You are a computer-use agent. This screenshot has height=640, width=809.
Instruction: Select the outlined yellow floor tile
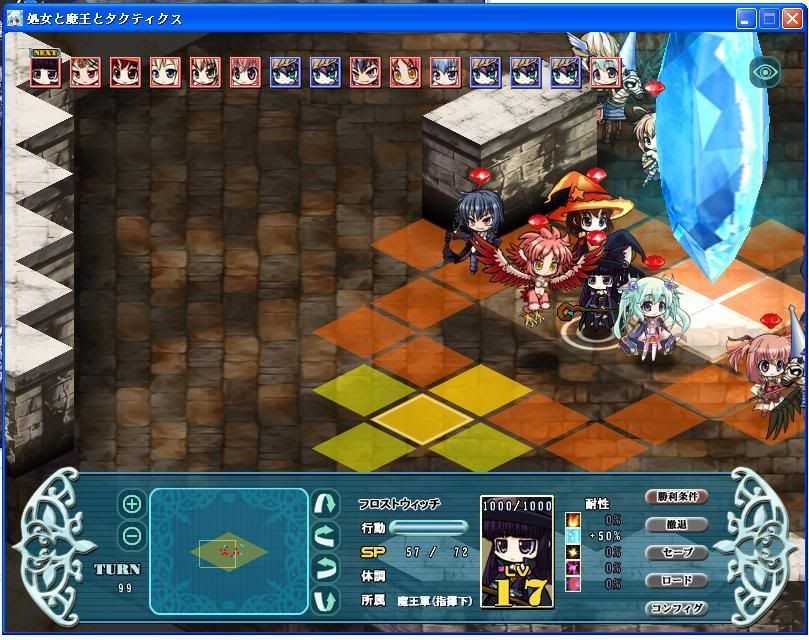coord(421,411)
